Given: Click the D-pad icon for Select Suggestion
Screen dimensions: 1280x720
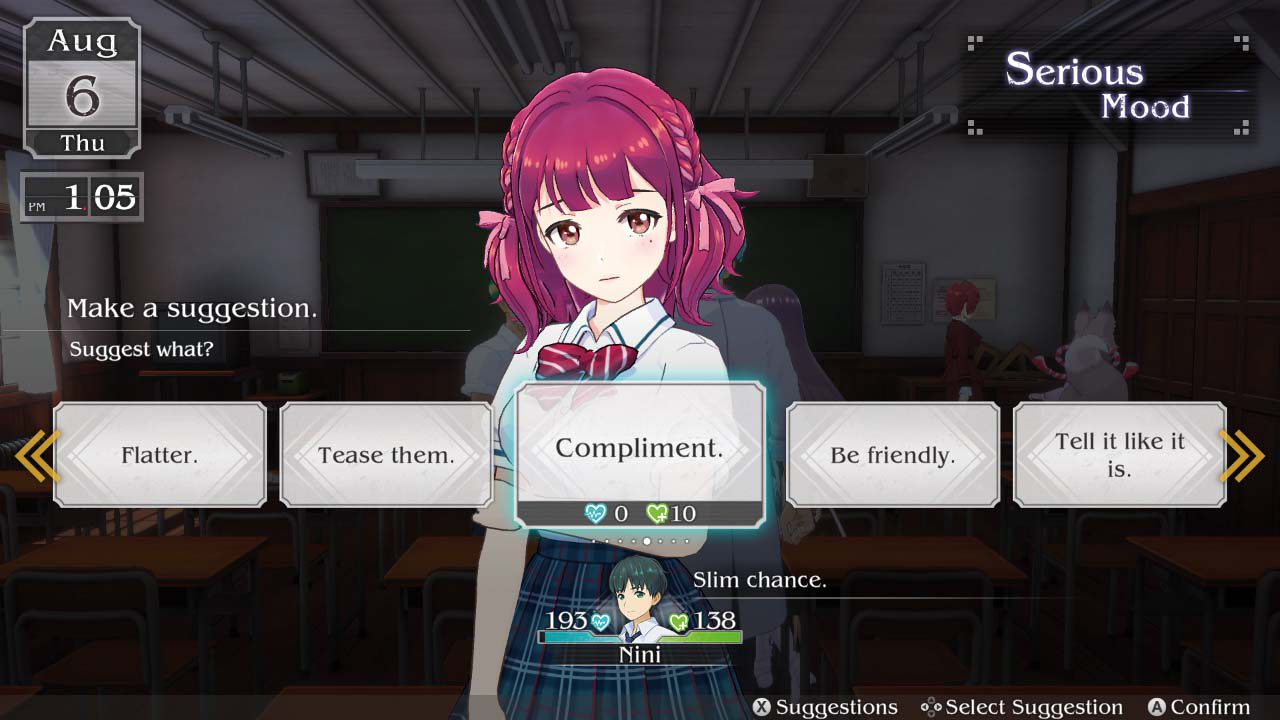Looking at the screenshot, I should pyautogui.click(x=931, y=708).
